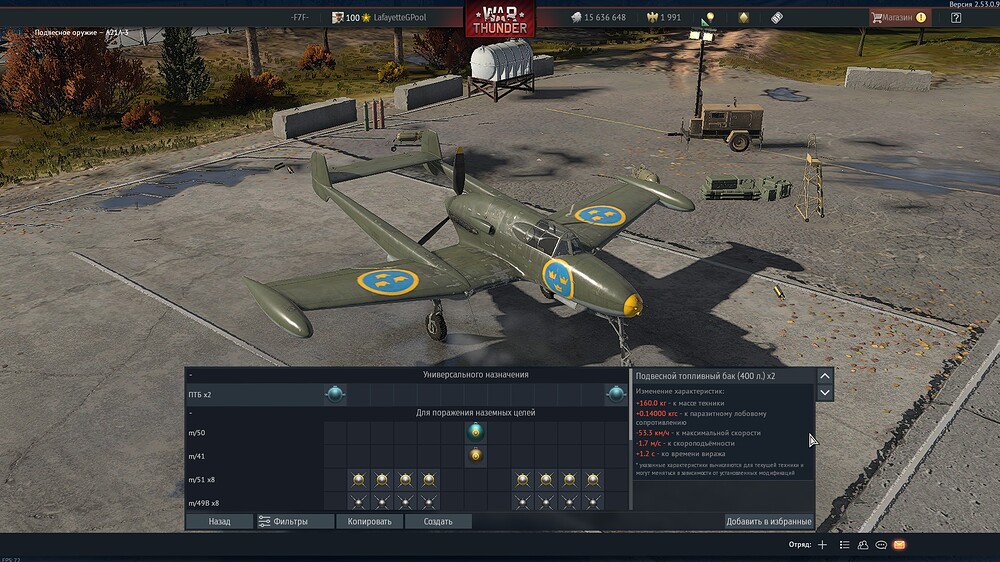Open the help question mark button
This screenshot has width=1000, height=562.
[x=956, y=17]
